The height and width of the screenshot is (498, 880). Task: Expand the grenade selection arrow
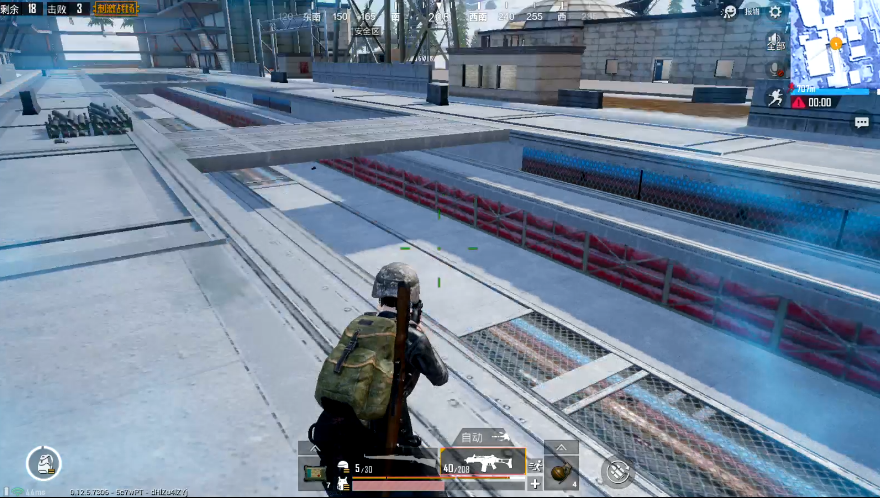click(561, 448)
